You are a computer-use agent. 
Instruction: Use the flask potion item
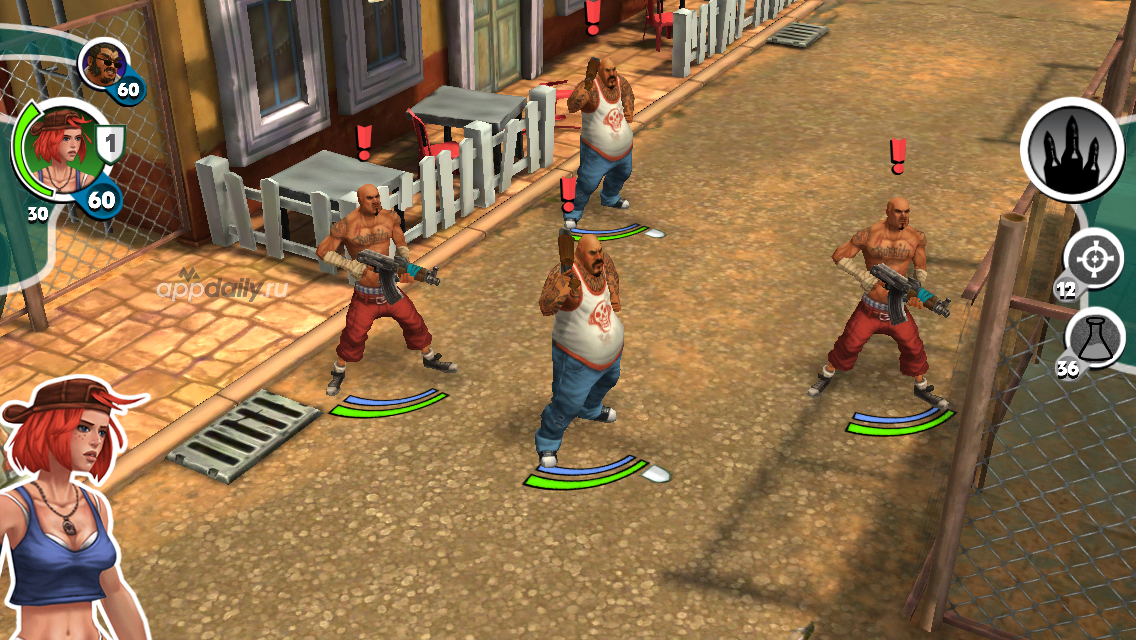(1094, 337)
